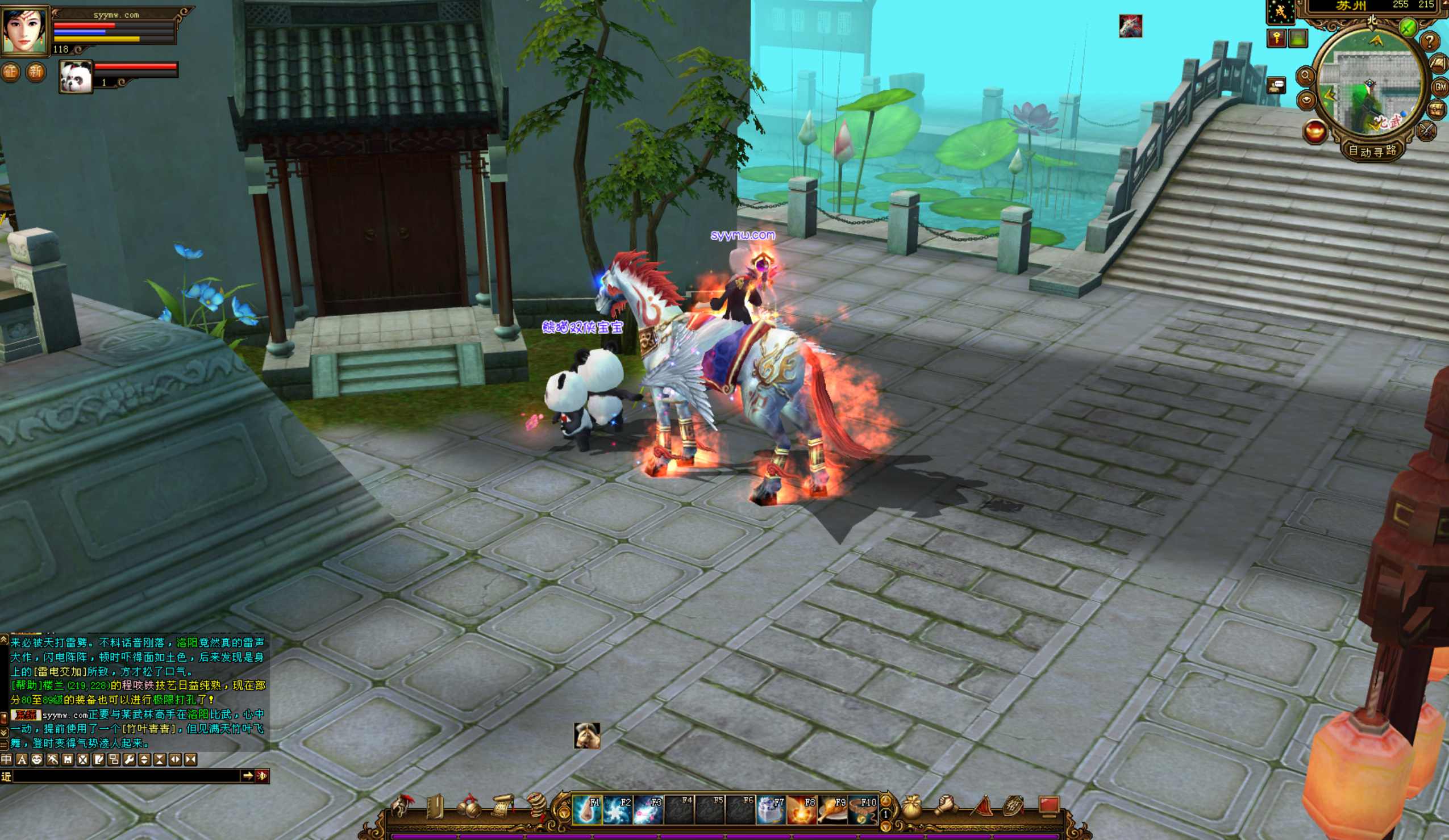Select the magnifying glass minimap button
The image size is (1449, 840).
pos(1305,76)
